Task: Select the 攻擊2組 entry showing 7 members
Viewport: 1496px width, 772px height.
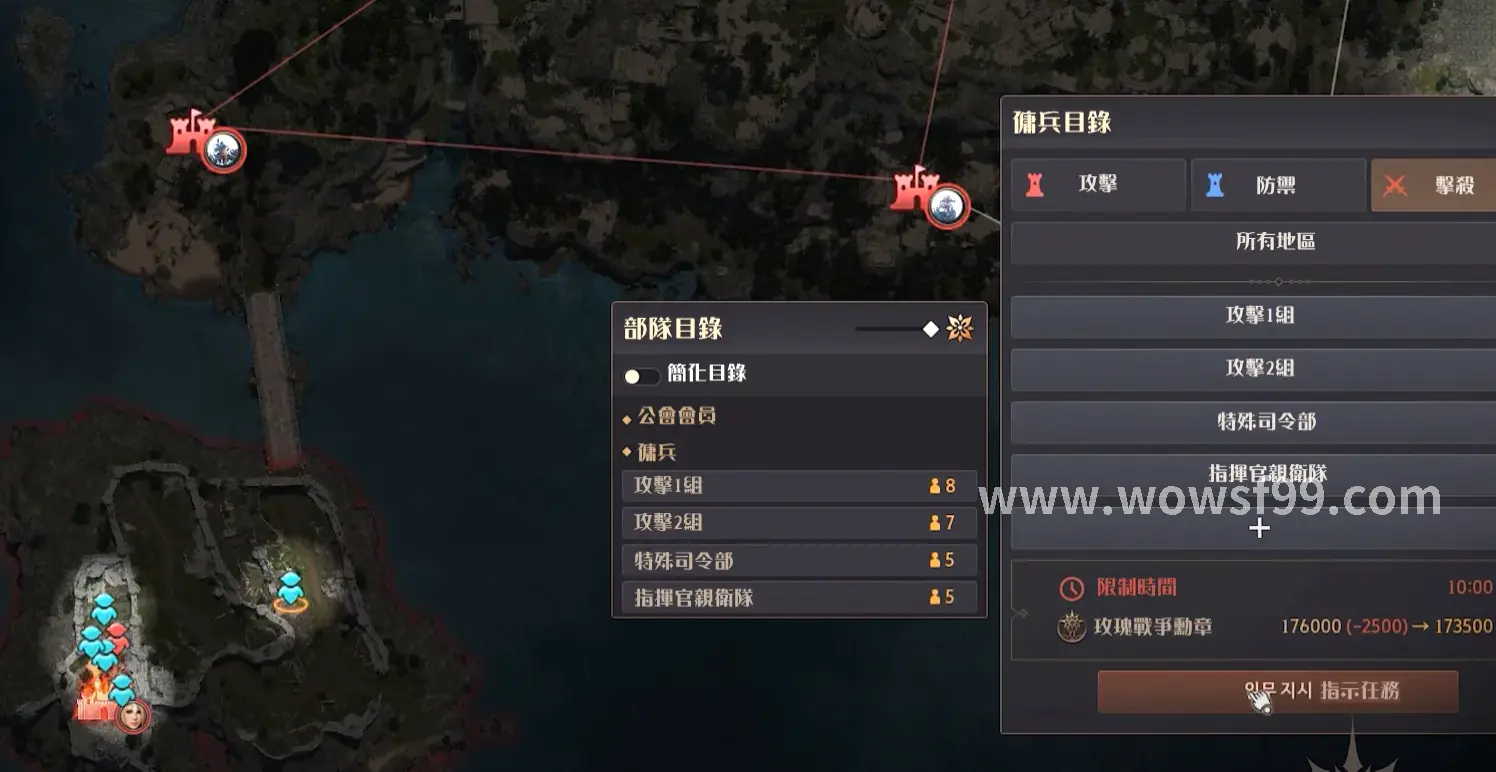Action: [799, 522]
